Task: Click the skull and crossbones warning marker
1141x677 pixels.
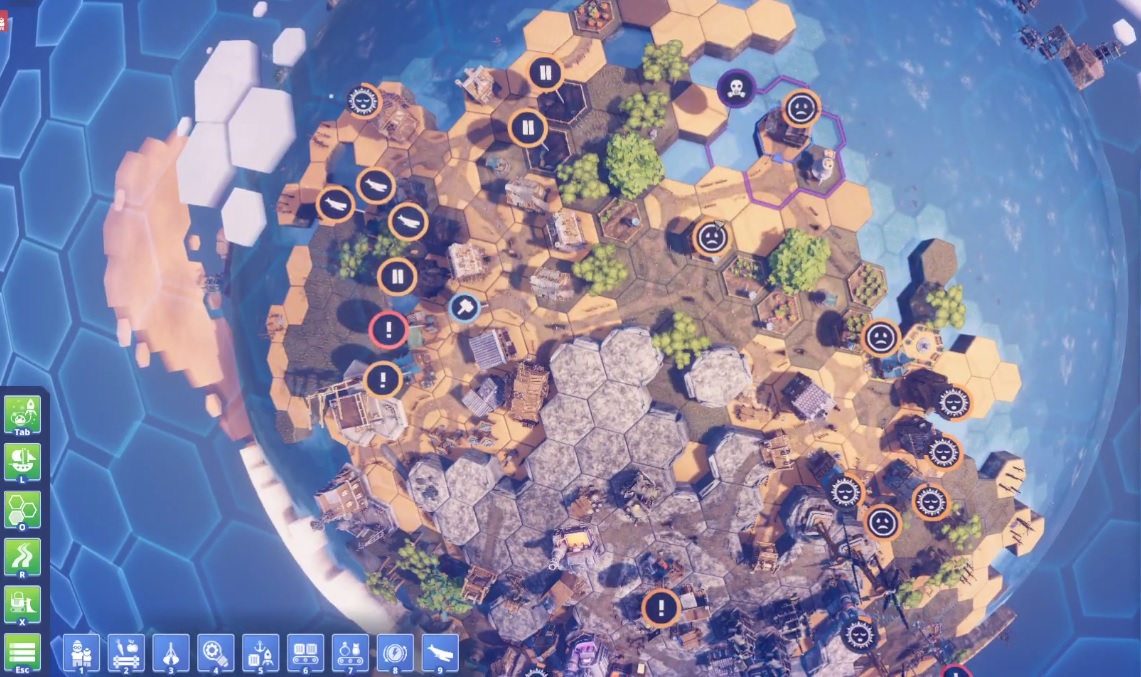Action: pyautogui.click(x=736, y=87)
